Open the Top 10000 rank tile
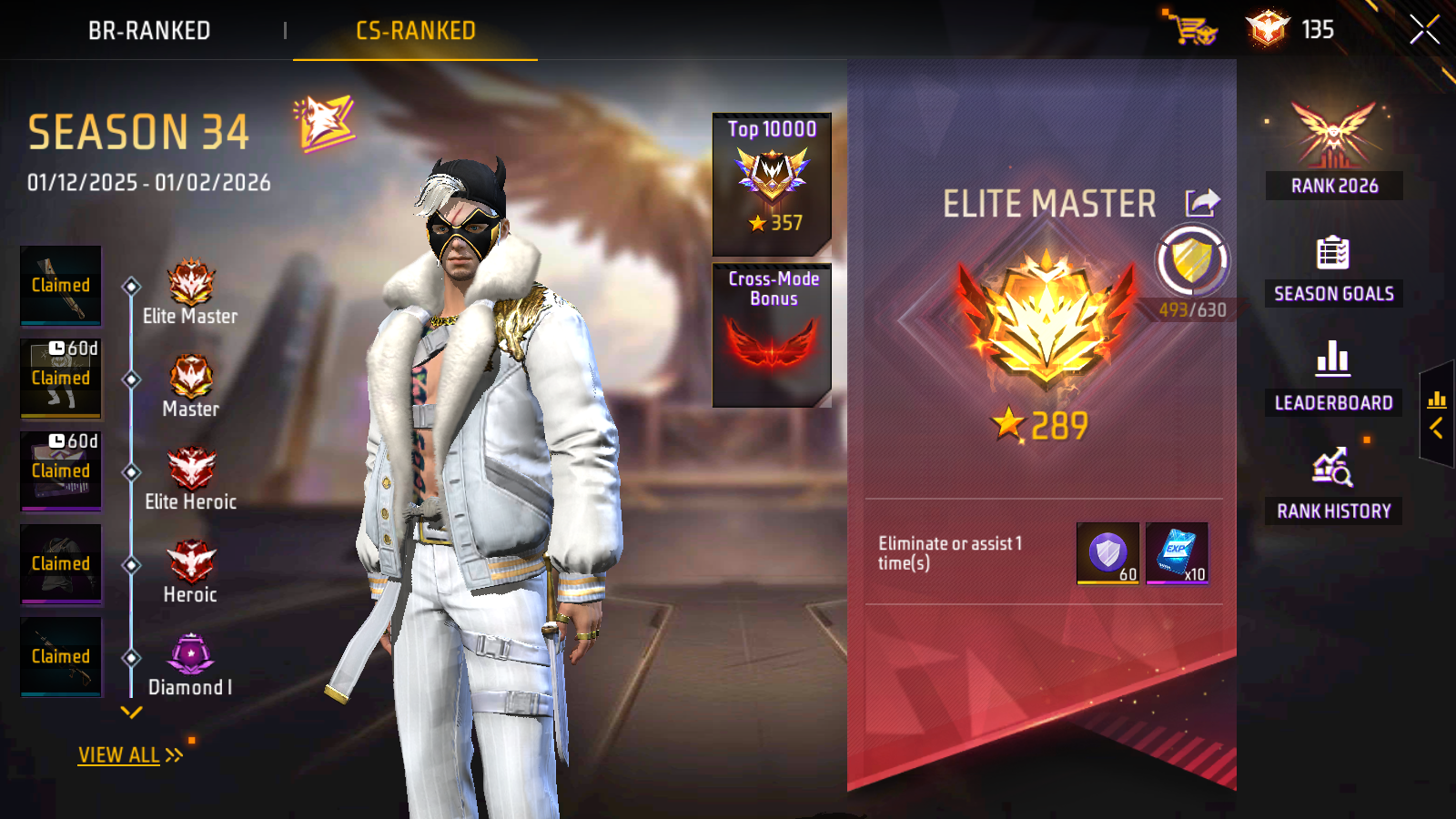 point(772,183)
